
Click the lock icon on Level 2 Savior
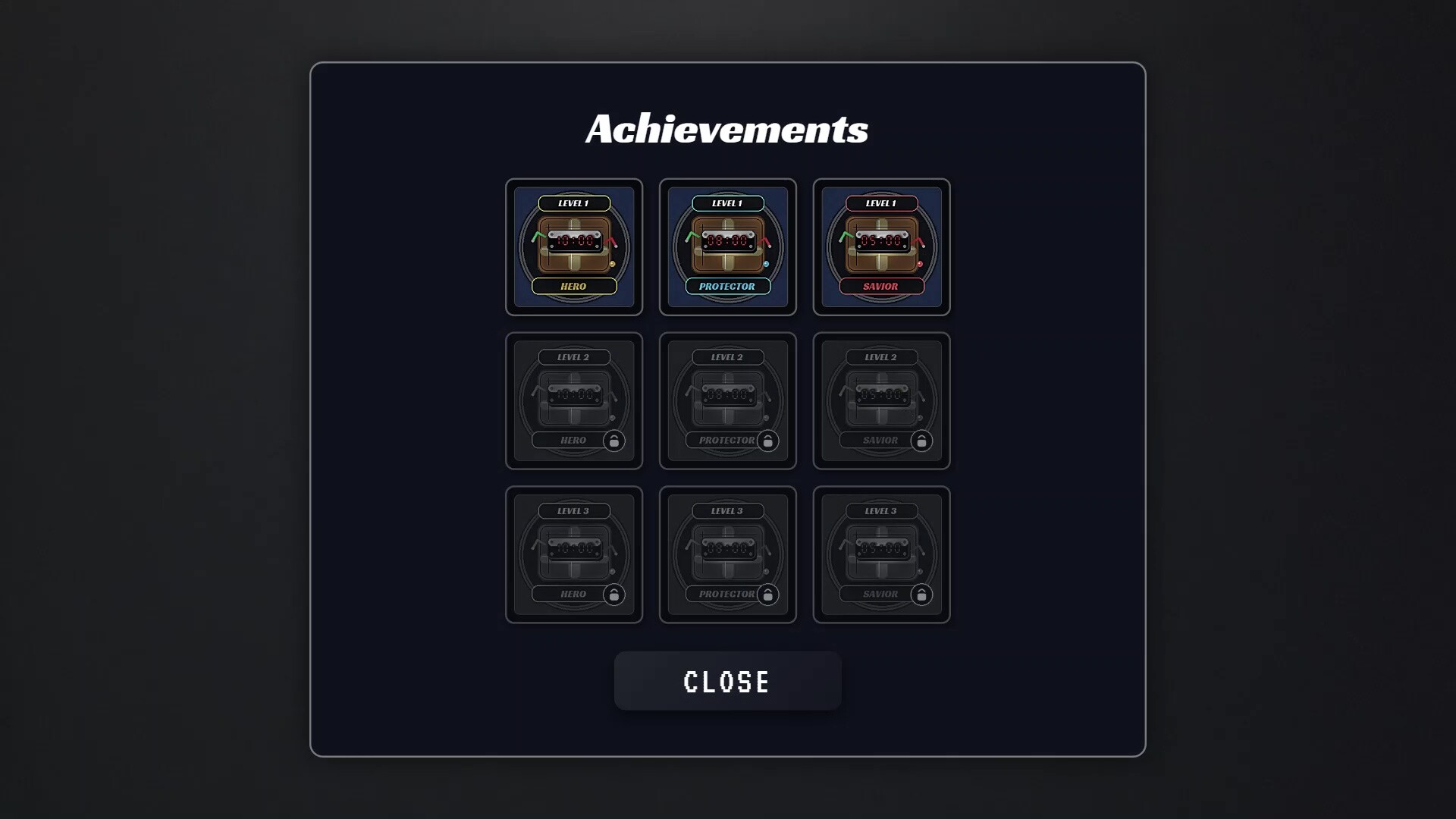pos(921,441)
